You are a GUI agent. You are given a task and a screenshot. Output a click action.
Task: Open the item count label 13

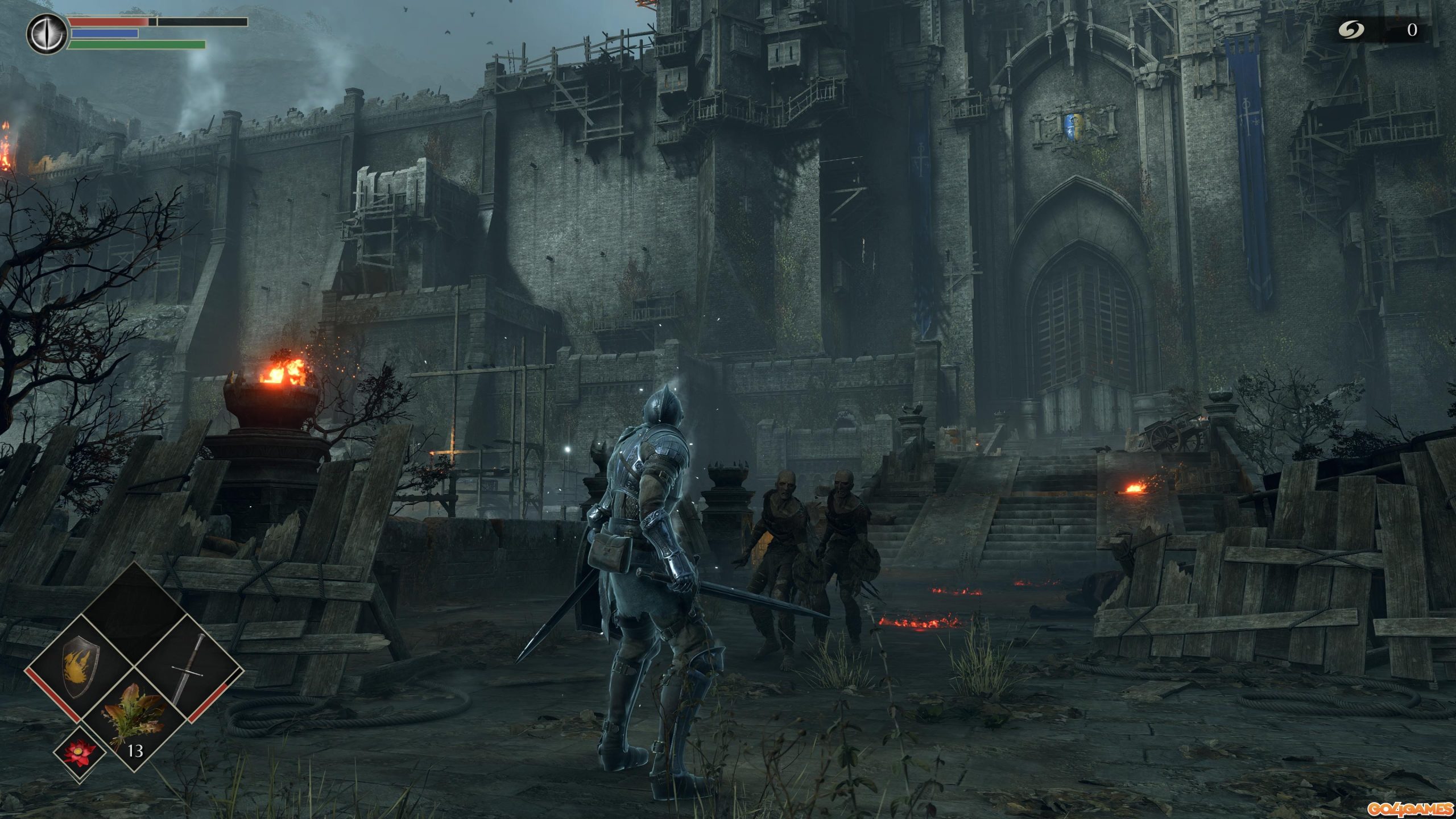tap(135, 752)
